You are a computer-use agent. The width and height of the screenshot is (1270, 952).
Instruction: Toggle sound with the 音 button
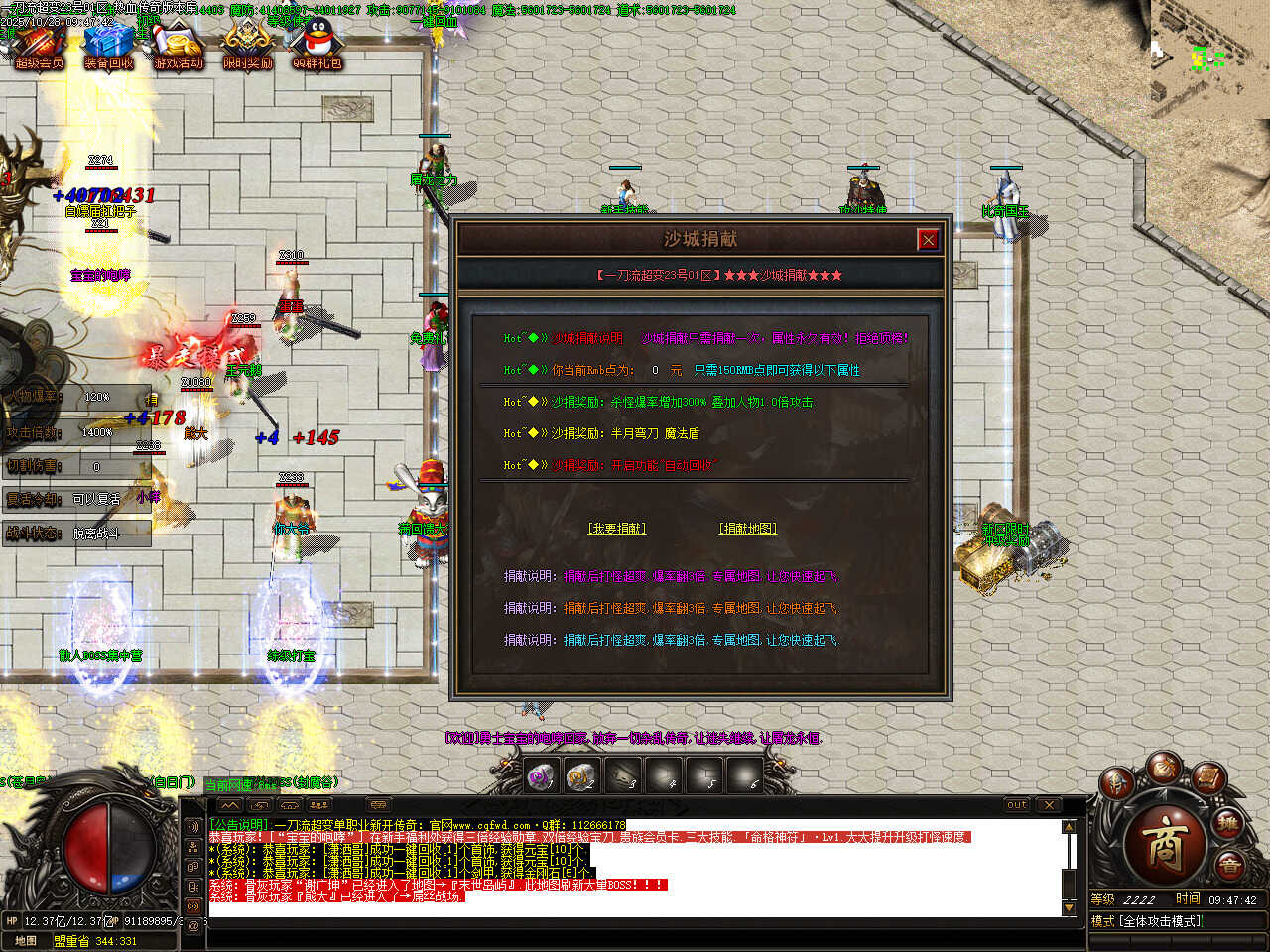1229,866
